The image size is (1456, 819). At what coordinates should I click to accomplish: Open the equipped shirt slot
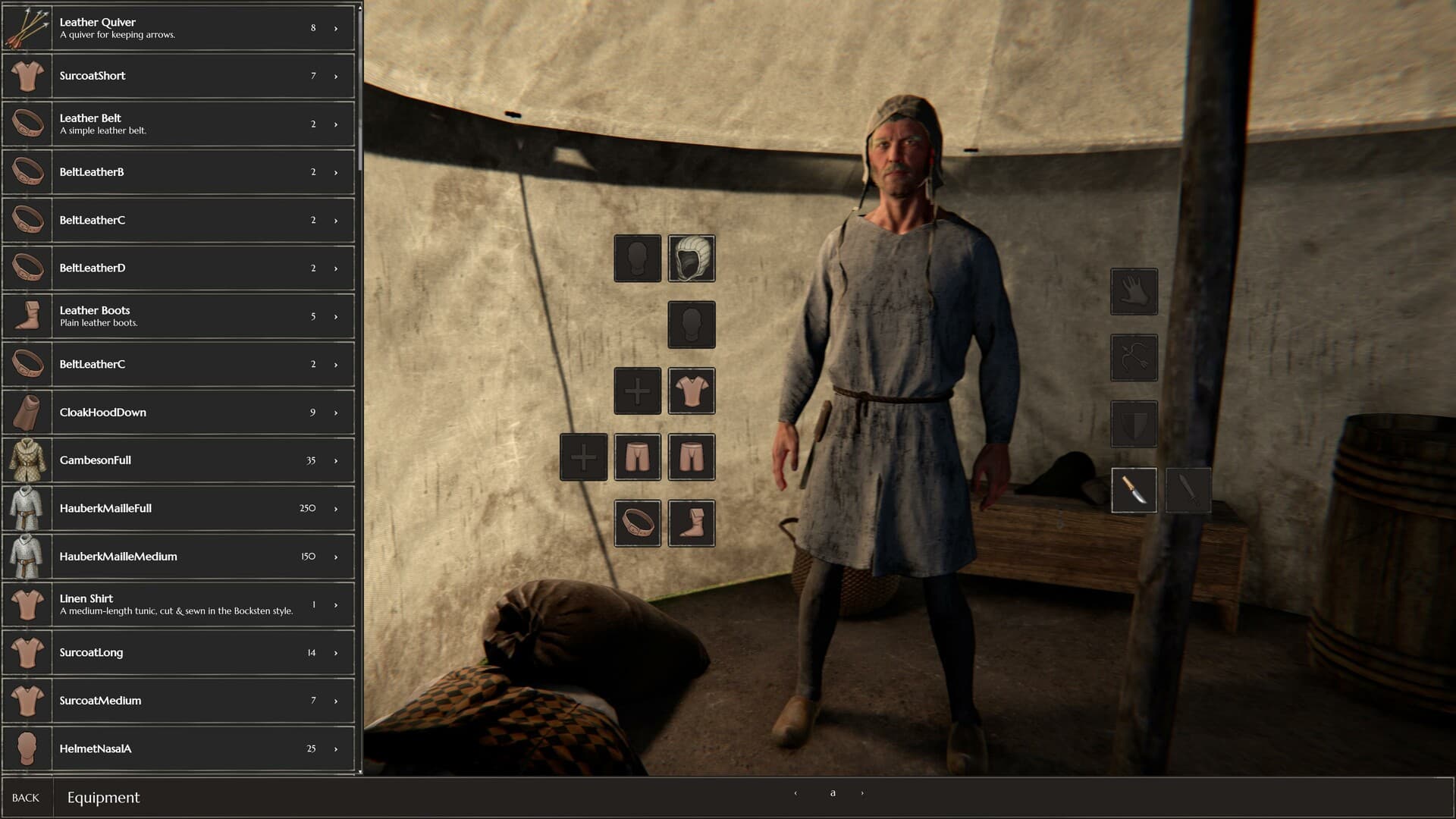(692, 391)
